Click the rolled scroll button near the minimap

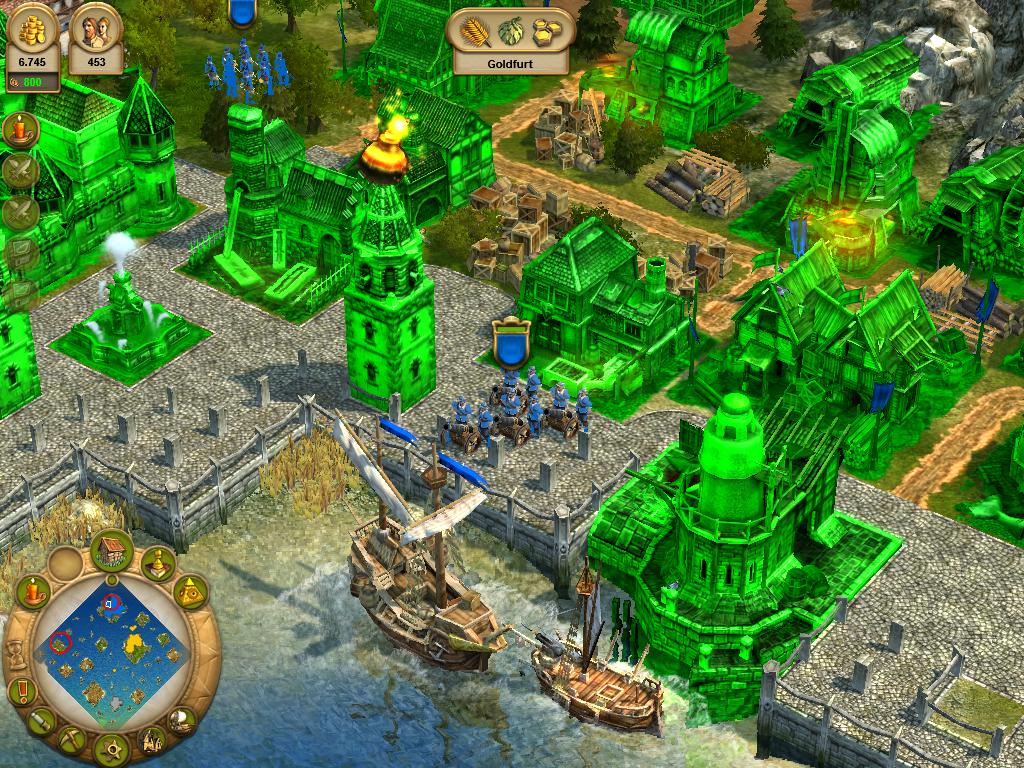tap(41, 720)
